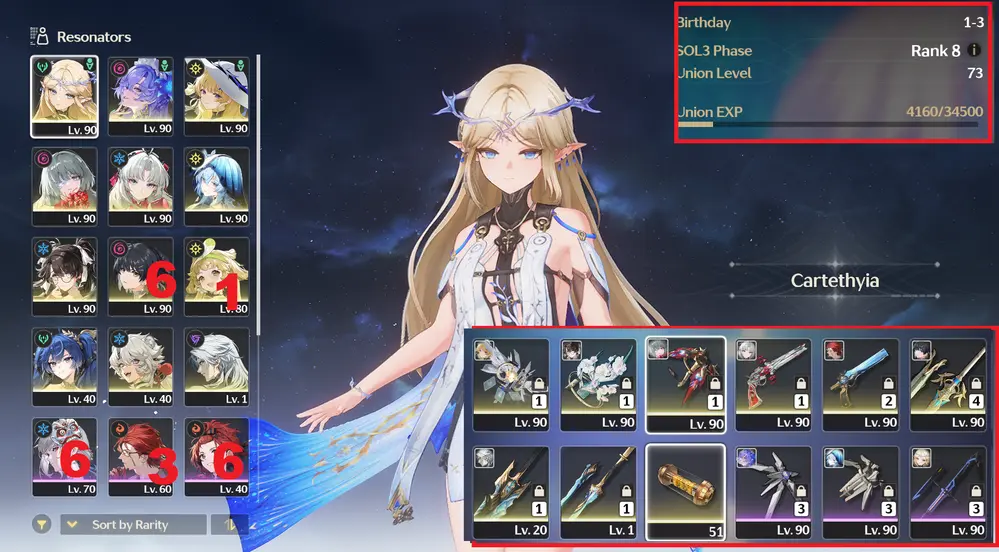Select the red and silver pistol weapon

pos(772,383)
